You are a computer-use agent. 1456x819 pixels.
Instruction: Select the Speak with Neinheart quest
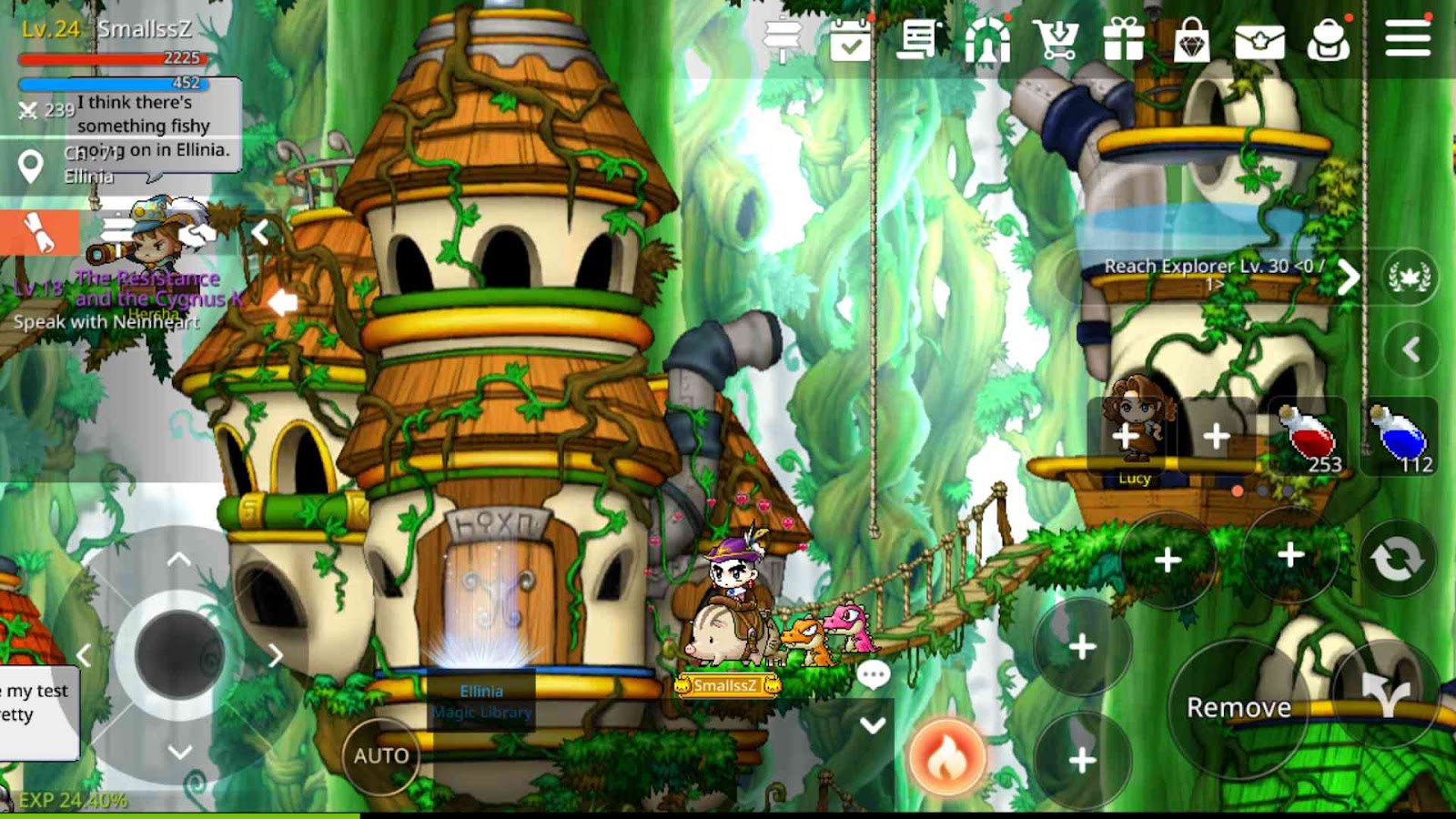(106, 321)
